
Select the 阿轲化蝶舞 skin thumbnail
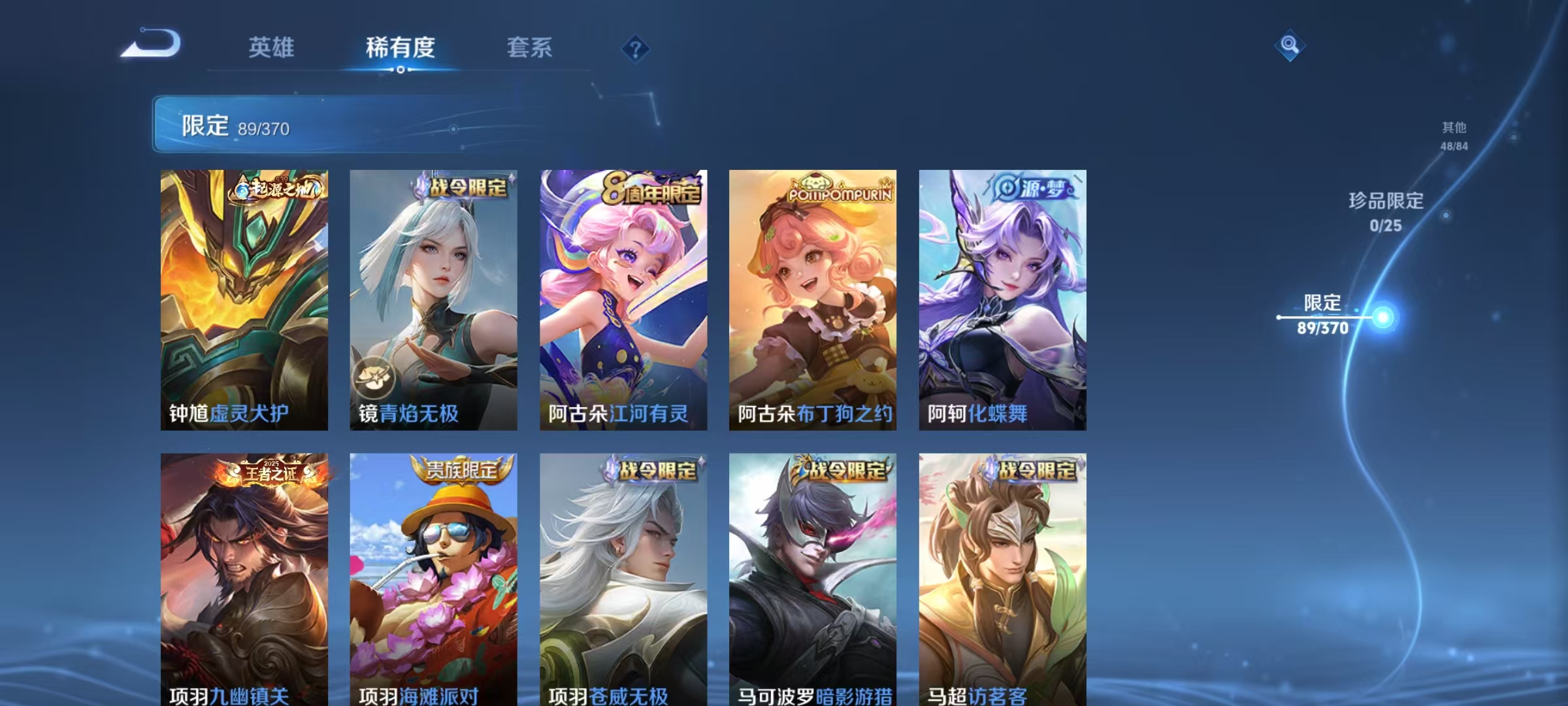pos(1003,301)
